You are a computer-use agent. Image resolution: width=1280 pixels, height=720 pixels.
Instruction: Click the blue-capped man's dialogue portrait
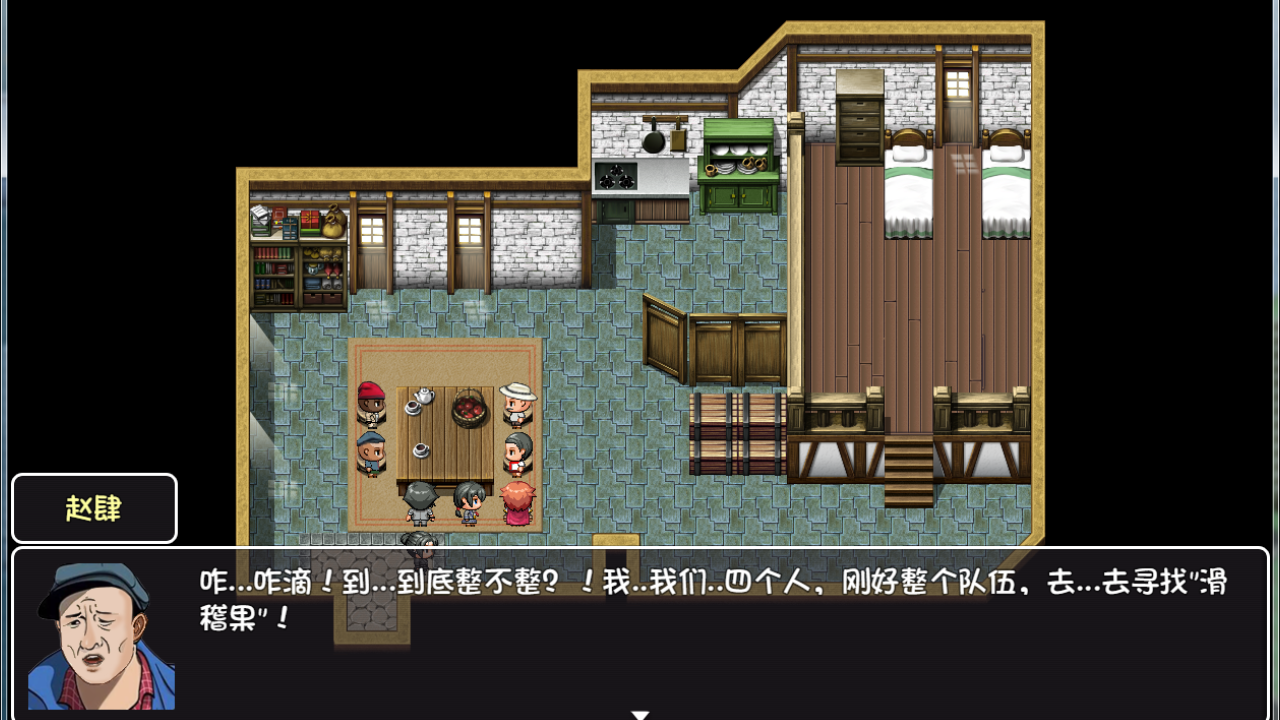(x=95, y=632)
